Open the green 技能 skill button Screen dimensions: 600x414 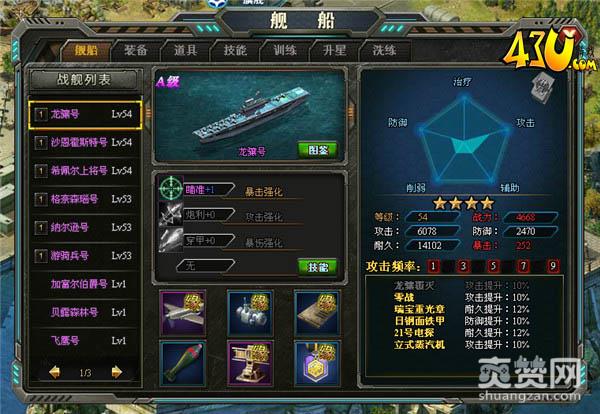(x=315, y=266)
